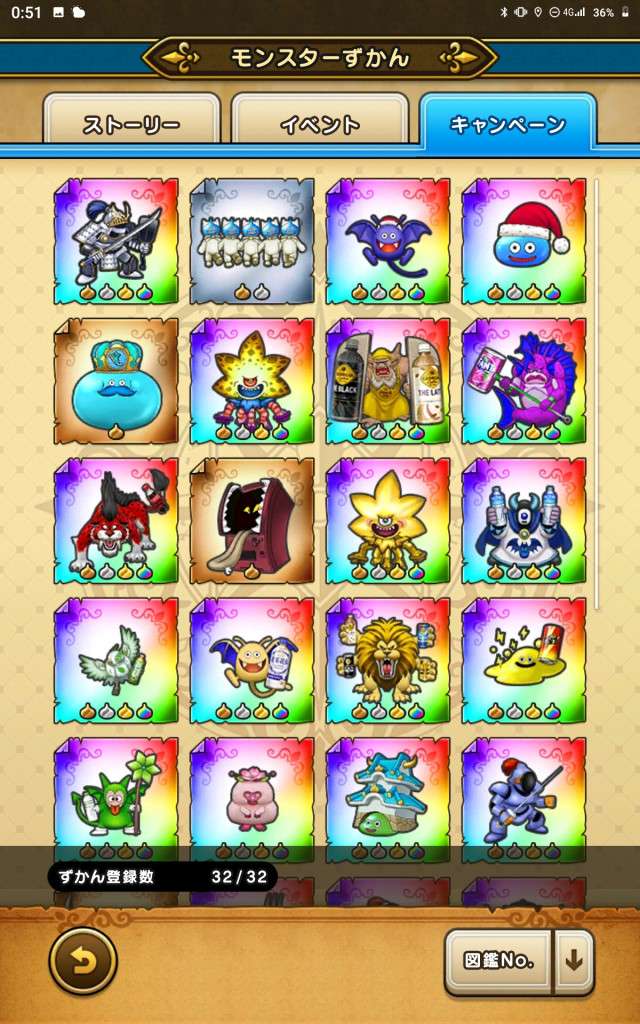Viewport: 640px width, 1024px height.
Task: View the green-white winged bird entry
Action: [116, 661]
